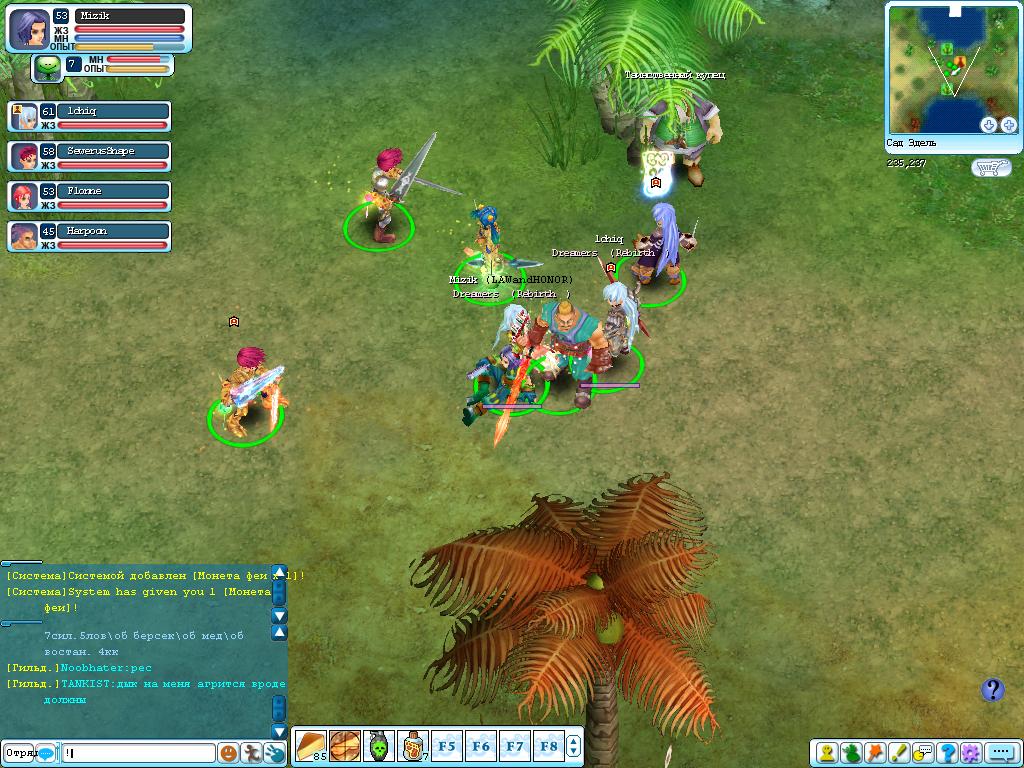Choose Harpoon from the party list
Screen dimensions: 1024x768
(x=90, y=236)
